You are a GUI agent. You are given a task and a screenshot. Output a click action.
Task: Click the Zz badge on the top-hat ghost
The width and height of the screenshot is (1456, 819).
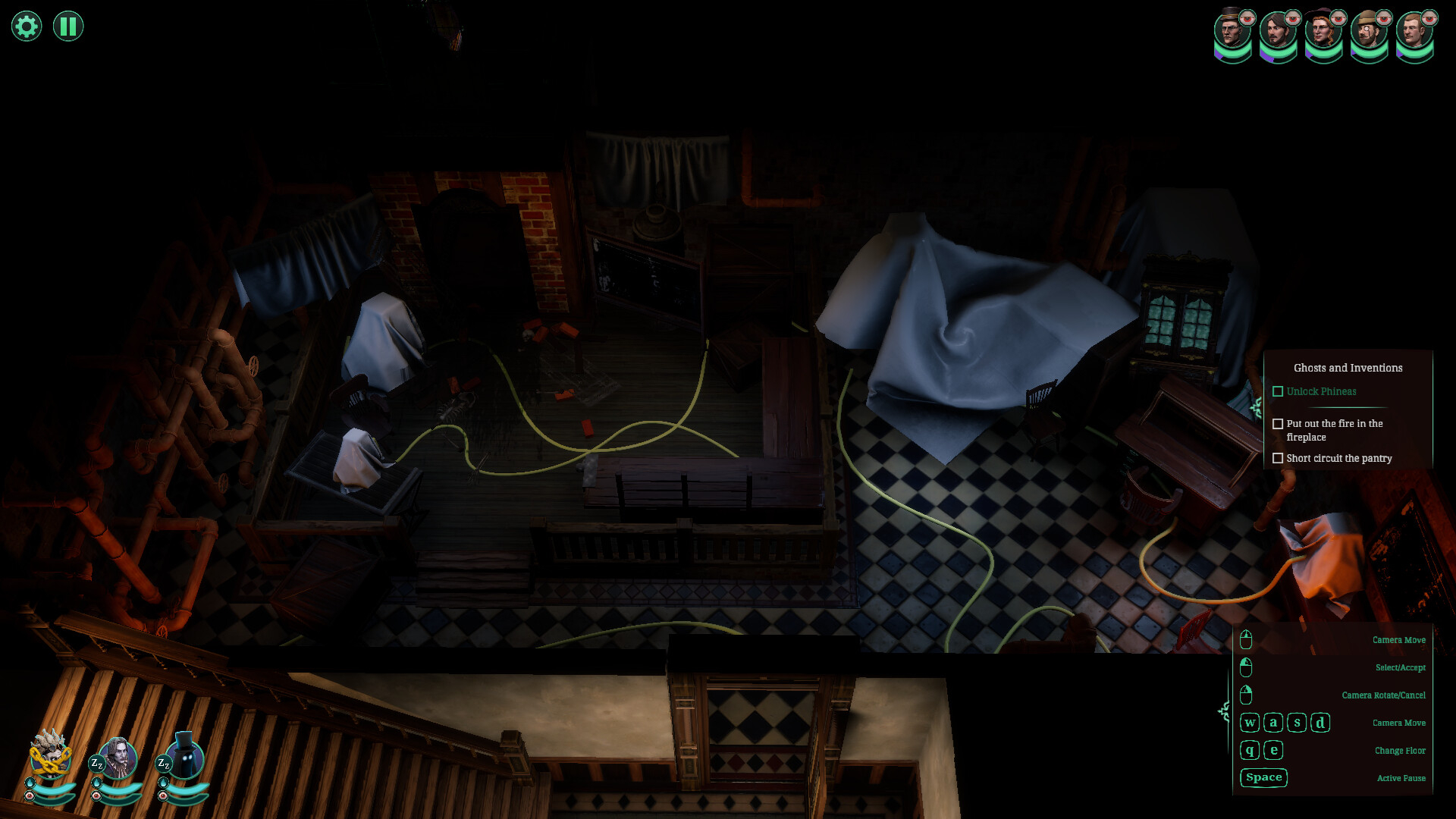click(164, 764)
